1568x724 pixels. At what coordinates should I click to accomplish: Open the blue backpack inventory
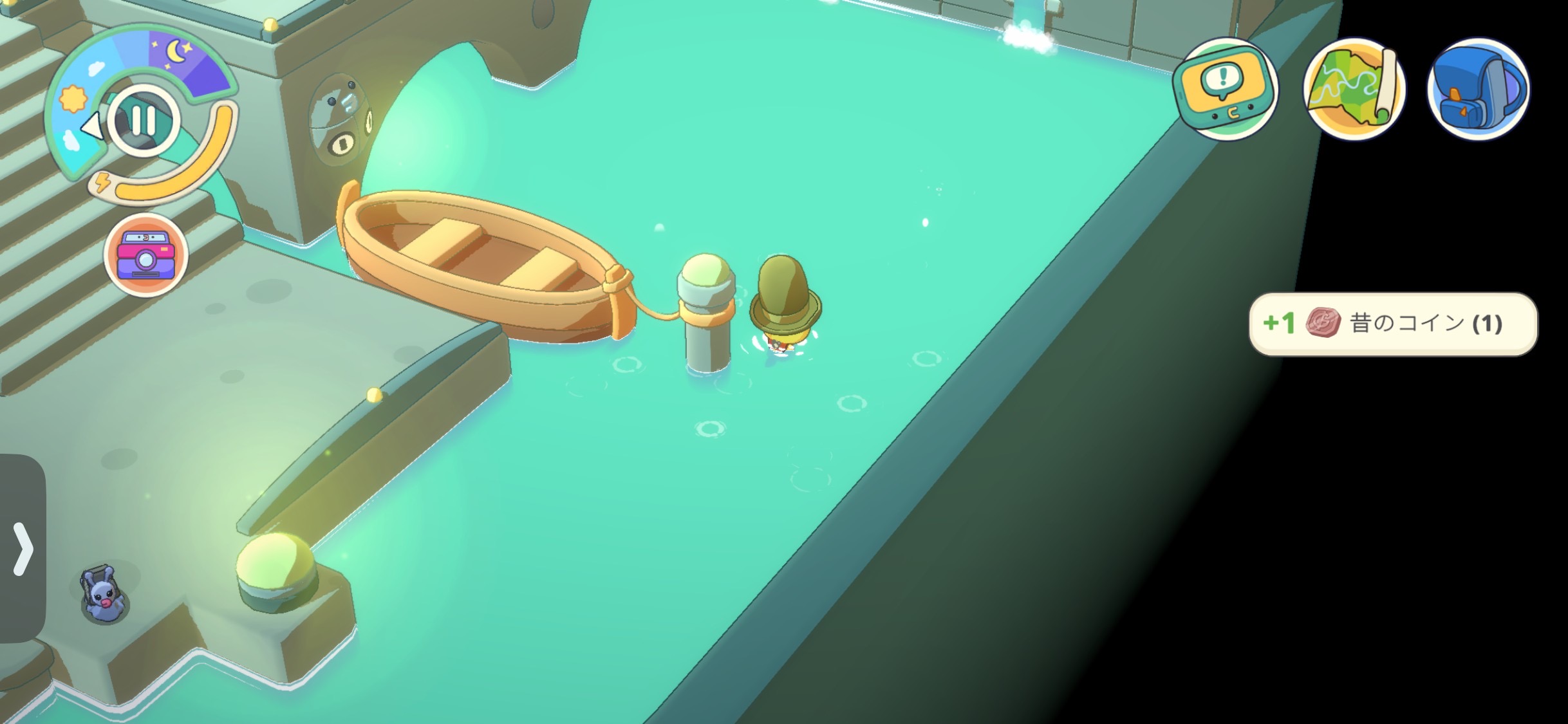pos(1478,89)
